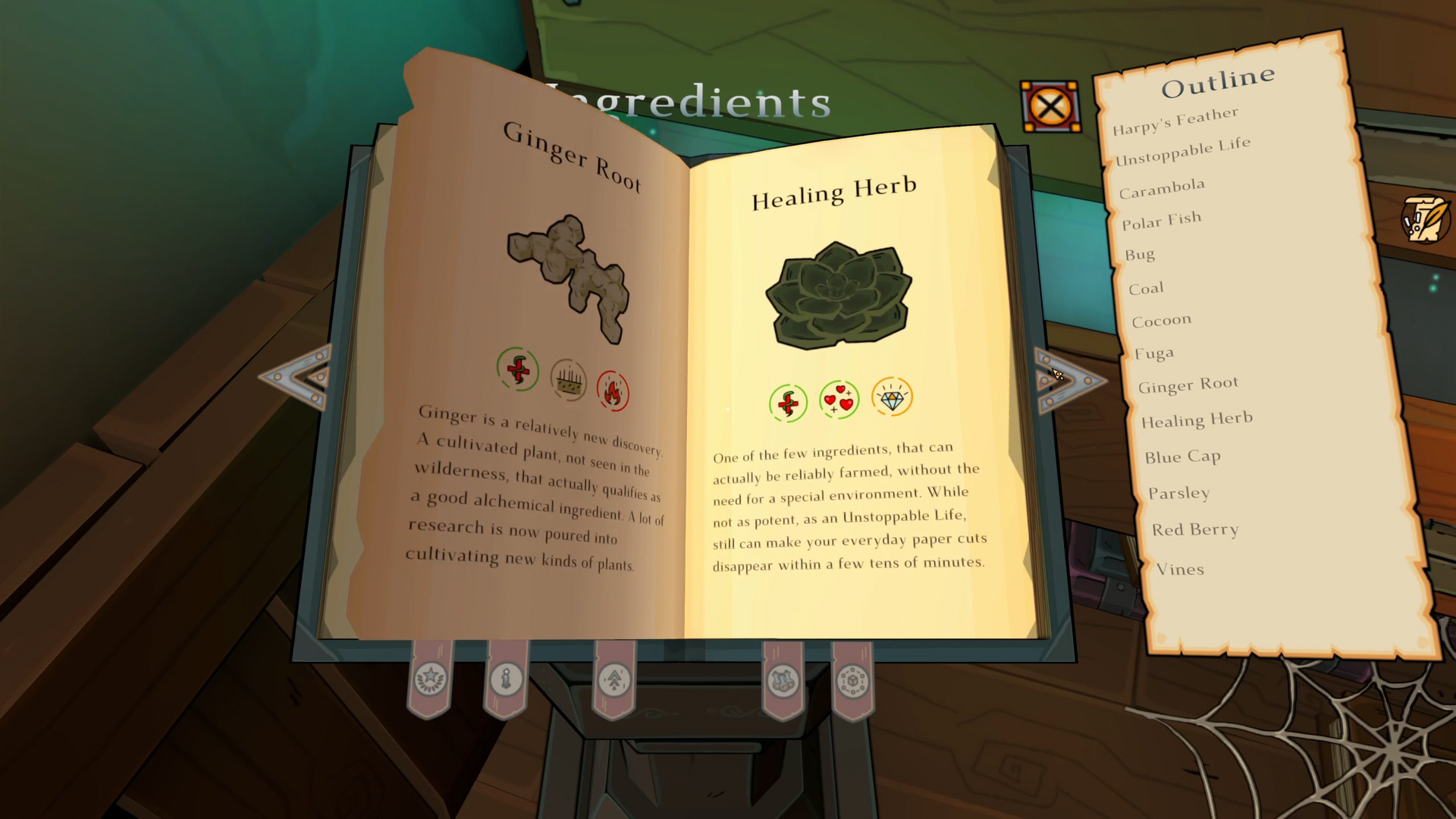The image size is (1456, 819).
Task: Switch to the potion flasks bookmark
Action: [x=783, y=680]
